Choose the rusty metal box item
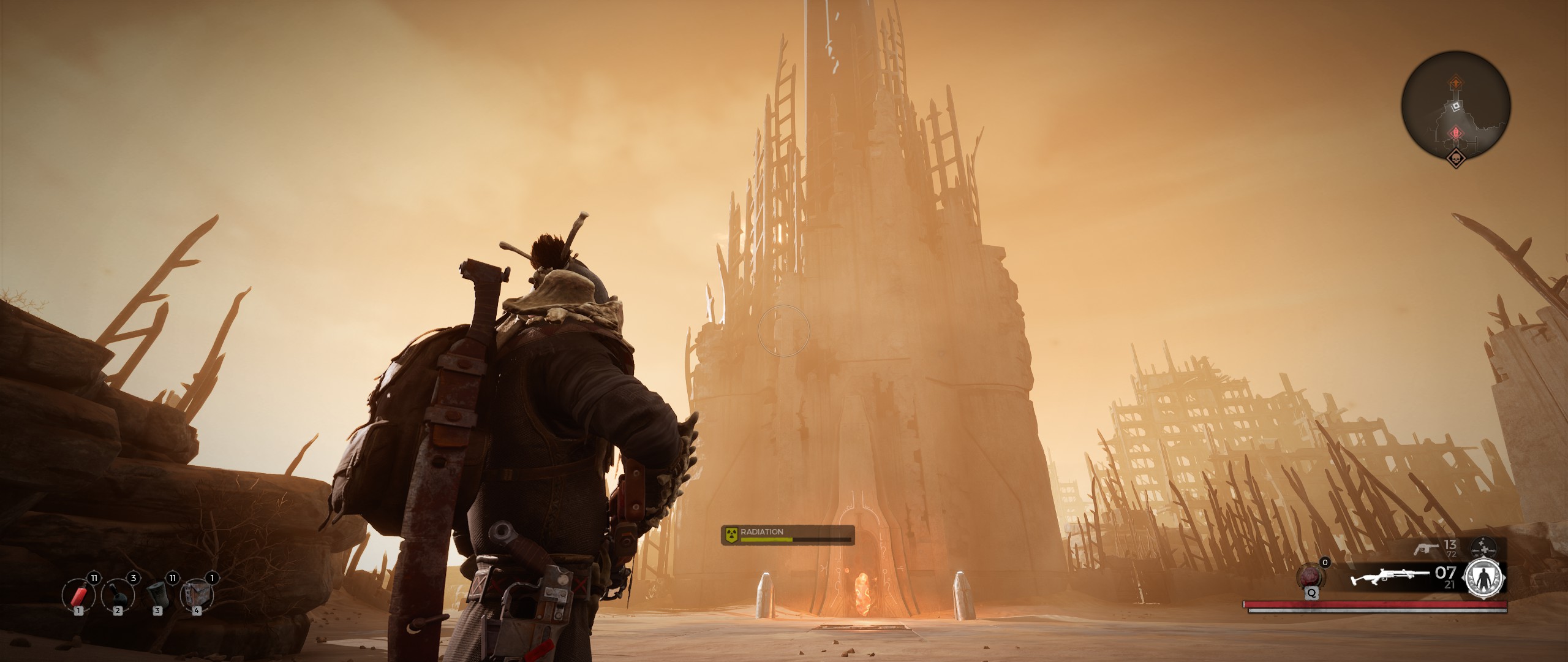This screenshot has width=1568, height=662. [197, 595]
